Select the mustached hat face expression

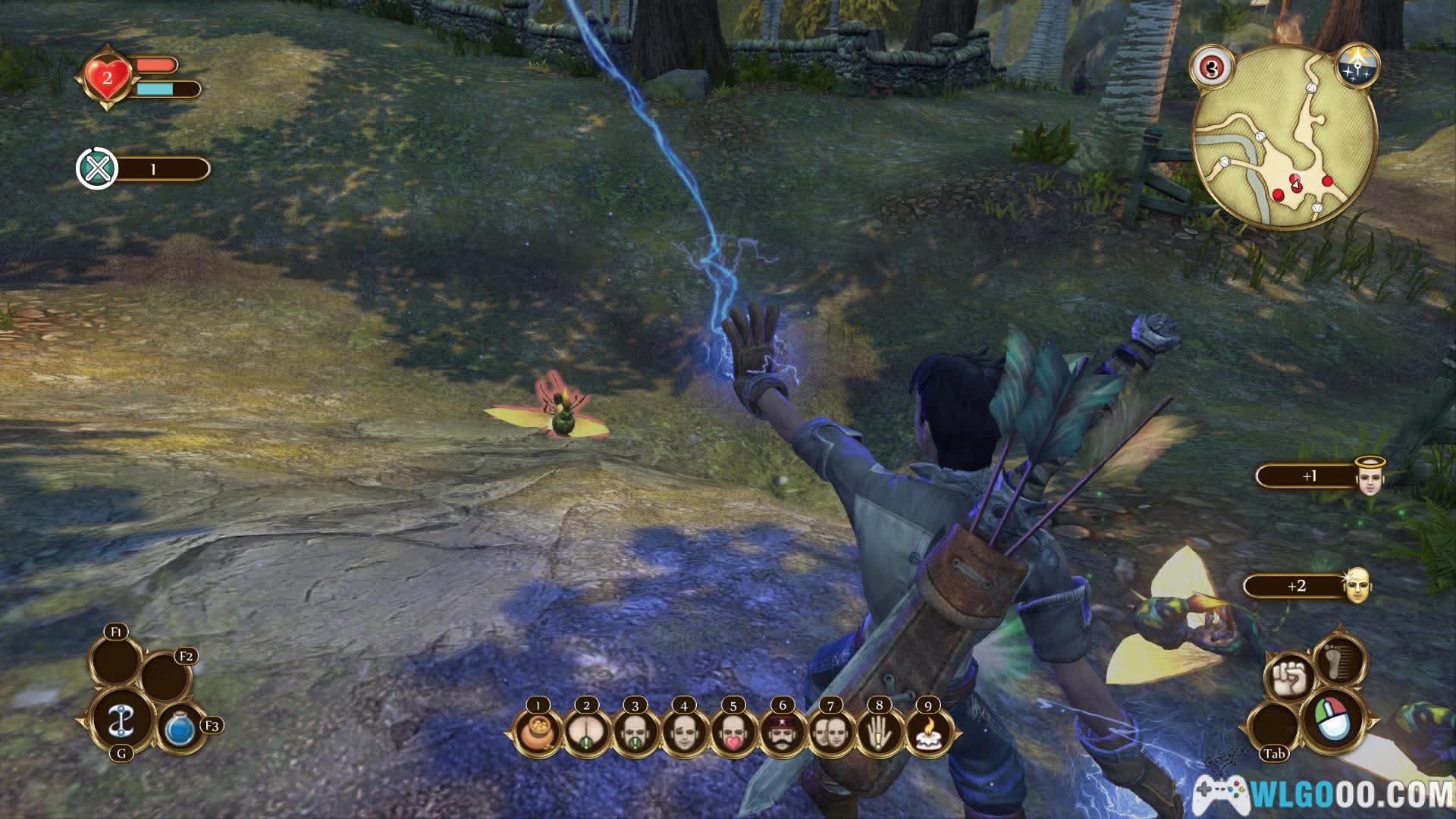click(x=782, y=733)
